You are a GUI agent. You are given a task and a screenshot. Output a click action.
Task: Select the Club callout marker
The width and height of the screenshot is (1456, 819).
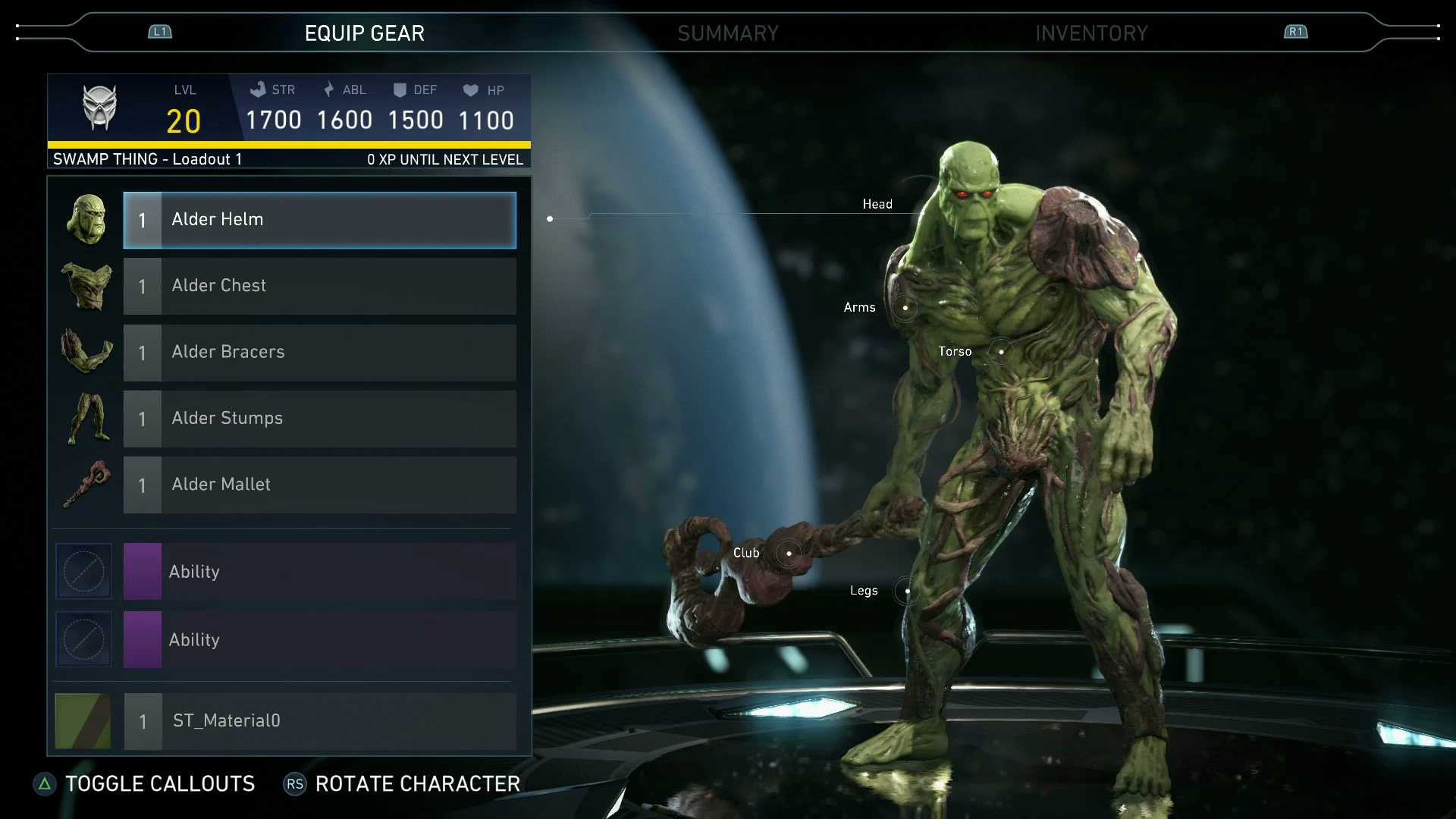tap(789, 553)
